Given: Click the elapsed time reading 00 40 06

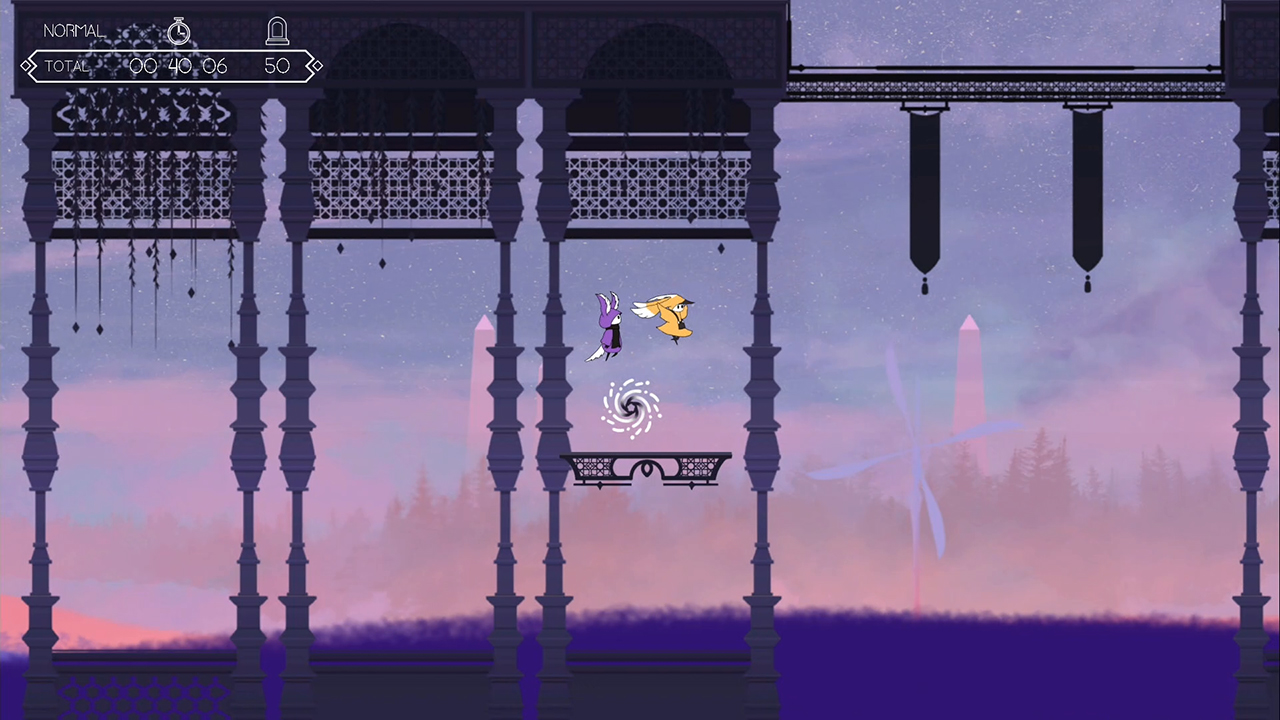Looking at the screenshot, I should click(177, 66).
